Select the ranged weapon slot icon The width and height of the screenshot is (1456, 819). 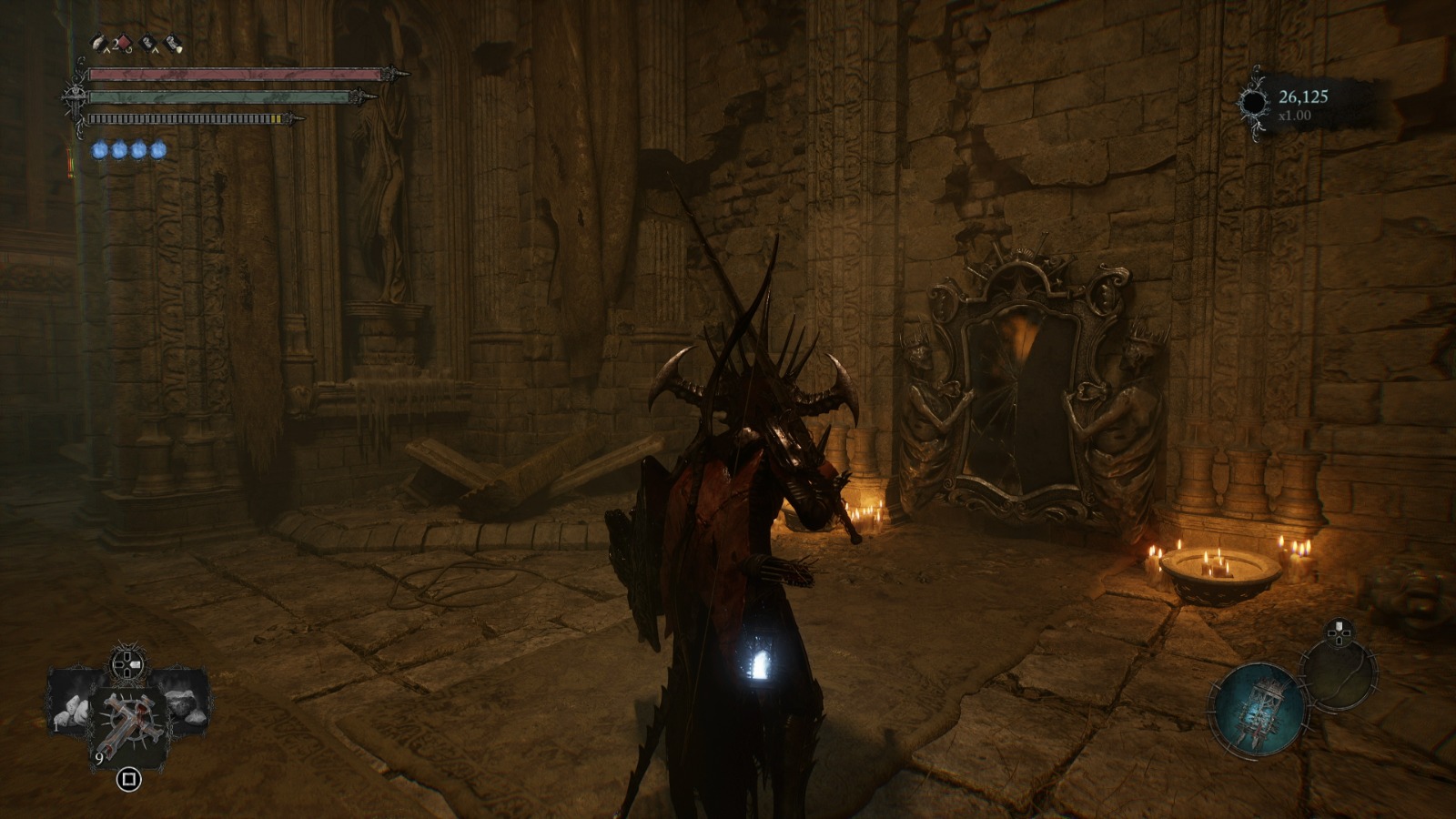(98, 44)
